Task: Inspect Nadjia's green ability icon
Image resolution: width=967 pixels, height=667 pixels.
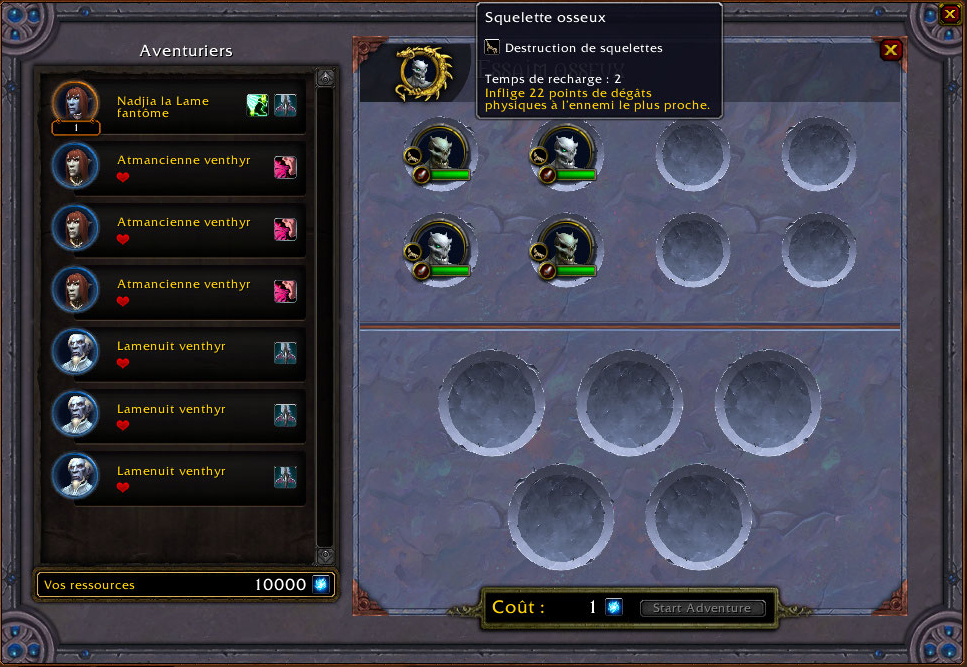Action: (x=258, y=105)
